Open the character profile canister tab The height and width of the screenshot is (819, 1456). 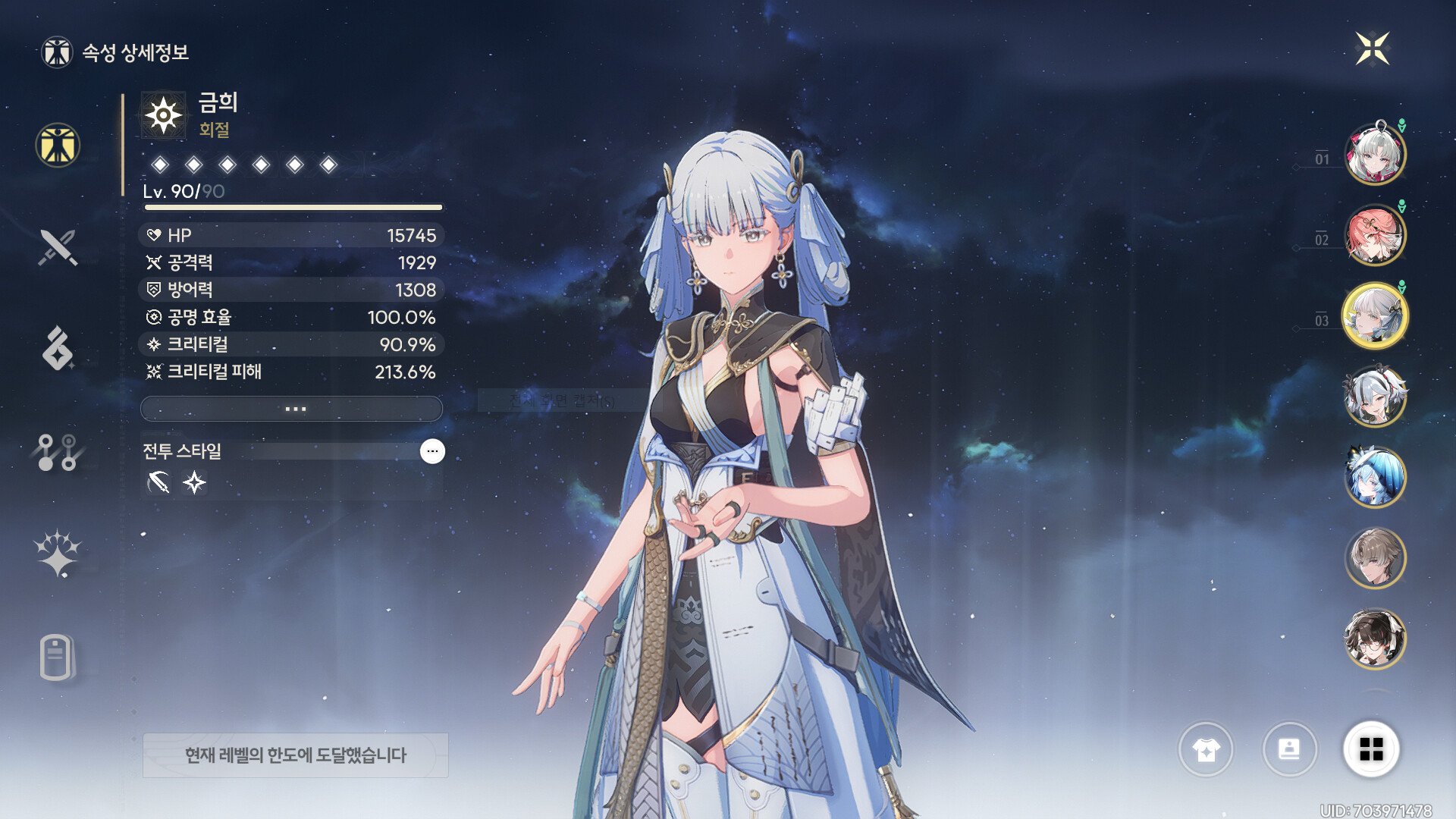[x=57, y=657]
